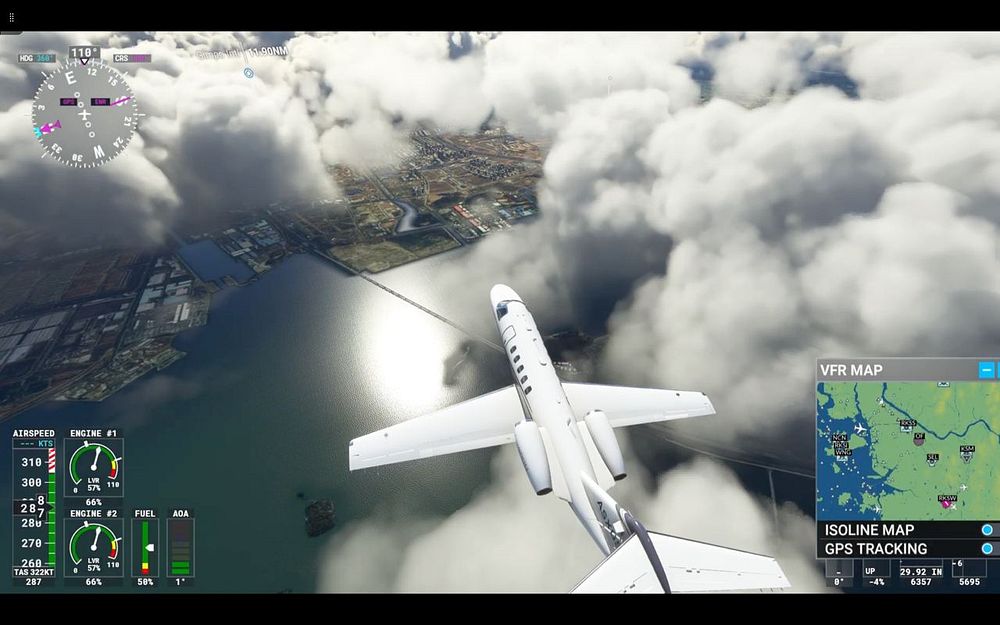Toggle the Isoline Map option
This screenshot has width=1000, height=625.
pyautogui.click(x=987, y=530)
